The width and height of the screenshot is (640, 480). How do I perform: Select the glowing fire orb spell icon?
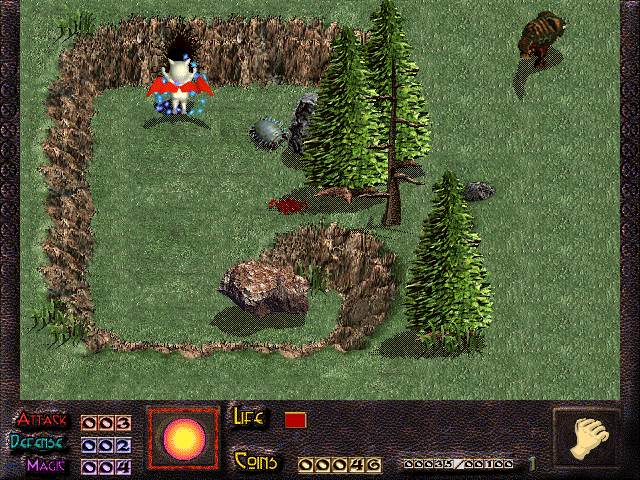coord(183,438)
